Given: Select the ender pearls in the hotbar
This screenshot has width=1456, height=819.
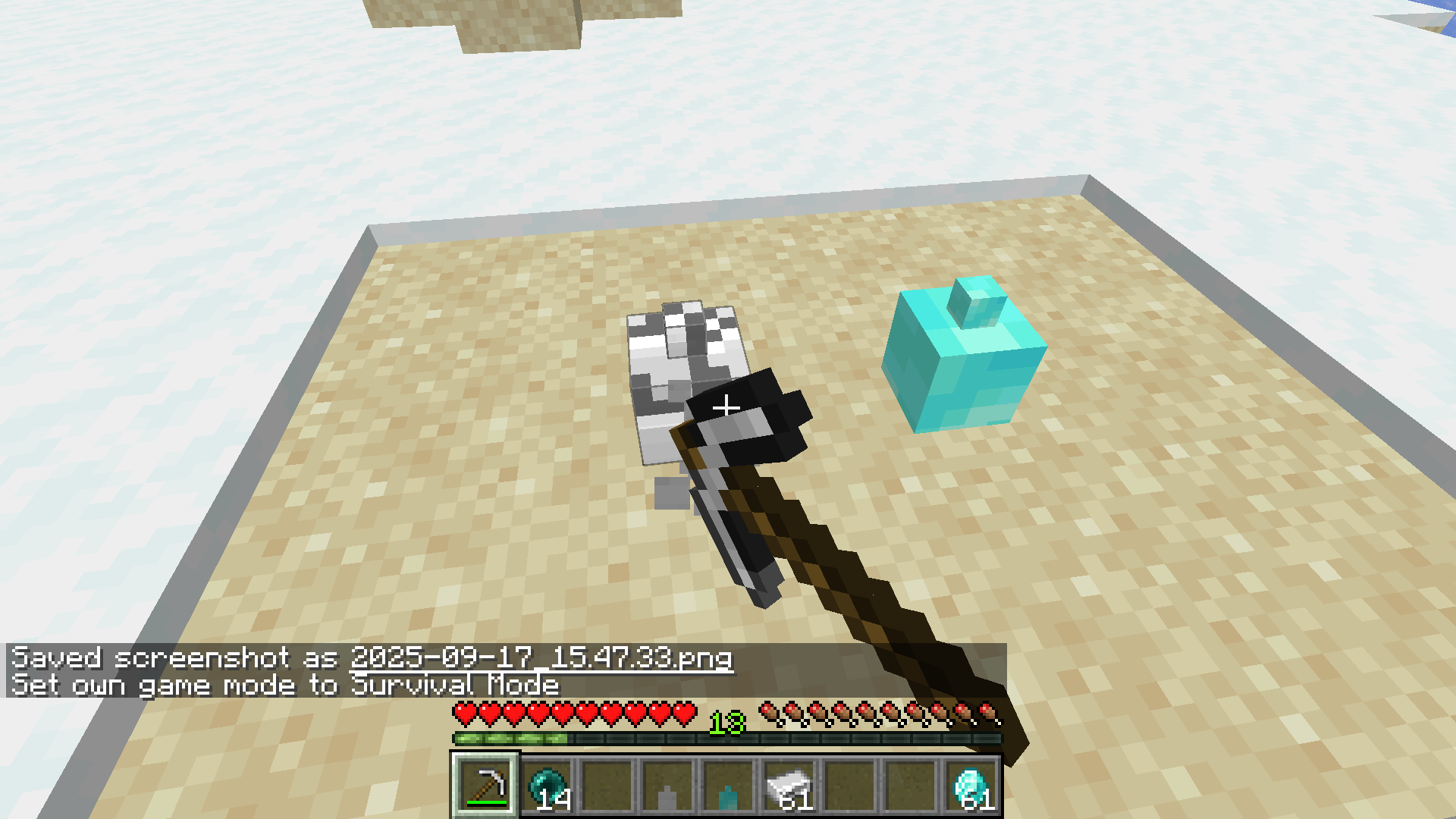Looking at the screenshot, I should (x=548, y=785).
